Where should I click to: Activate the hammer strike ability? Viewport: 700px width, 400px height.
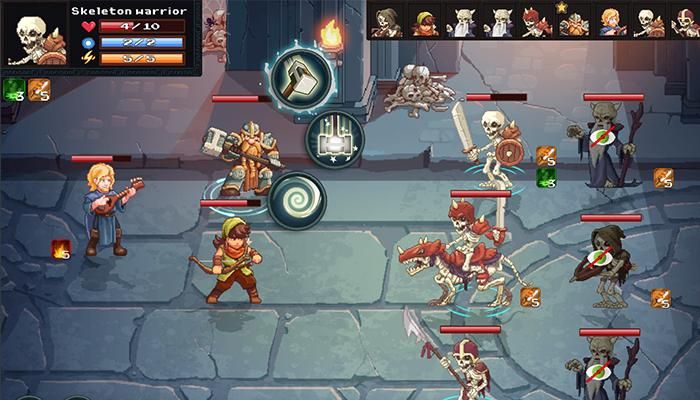pos(297,76)
